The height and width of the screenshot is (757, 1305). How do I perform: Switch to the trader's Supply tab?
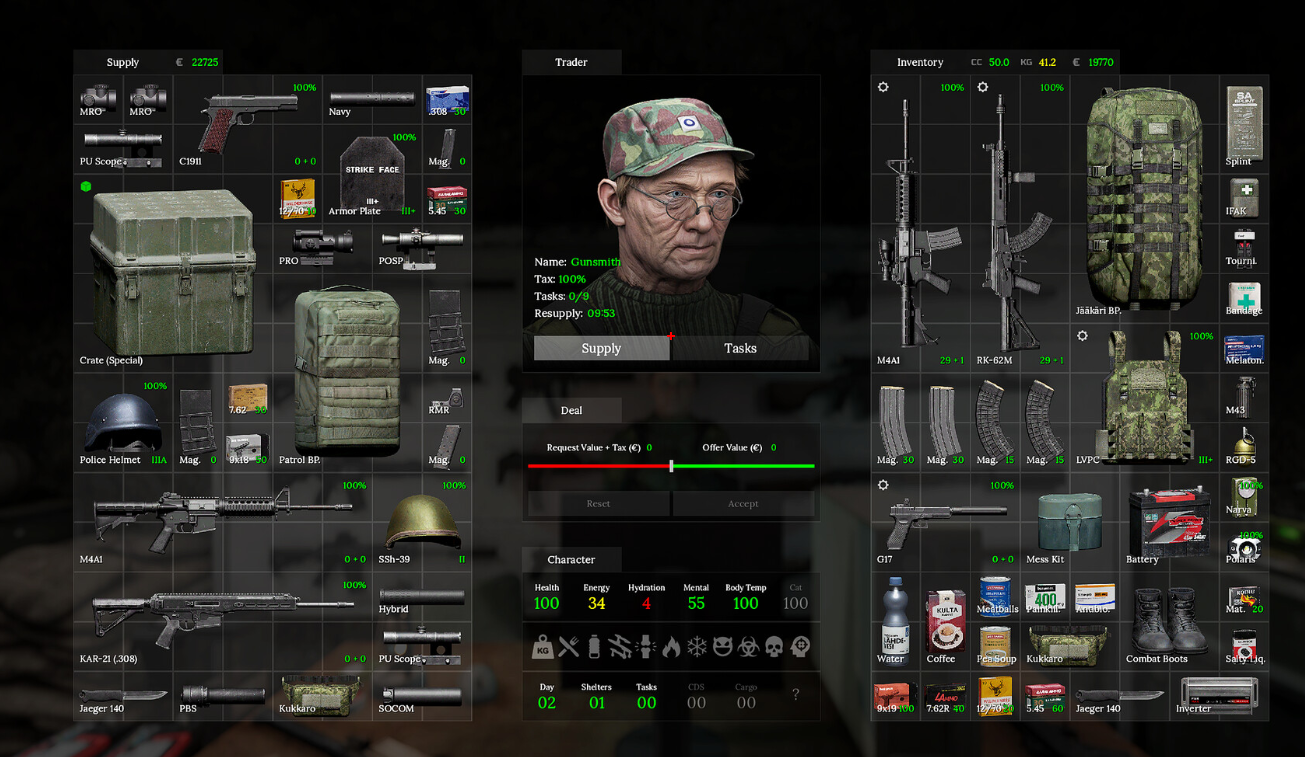tap(601, 348)
